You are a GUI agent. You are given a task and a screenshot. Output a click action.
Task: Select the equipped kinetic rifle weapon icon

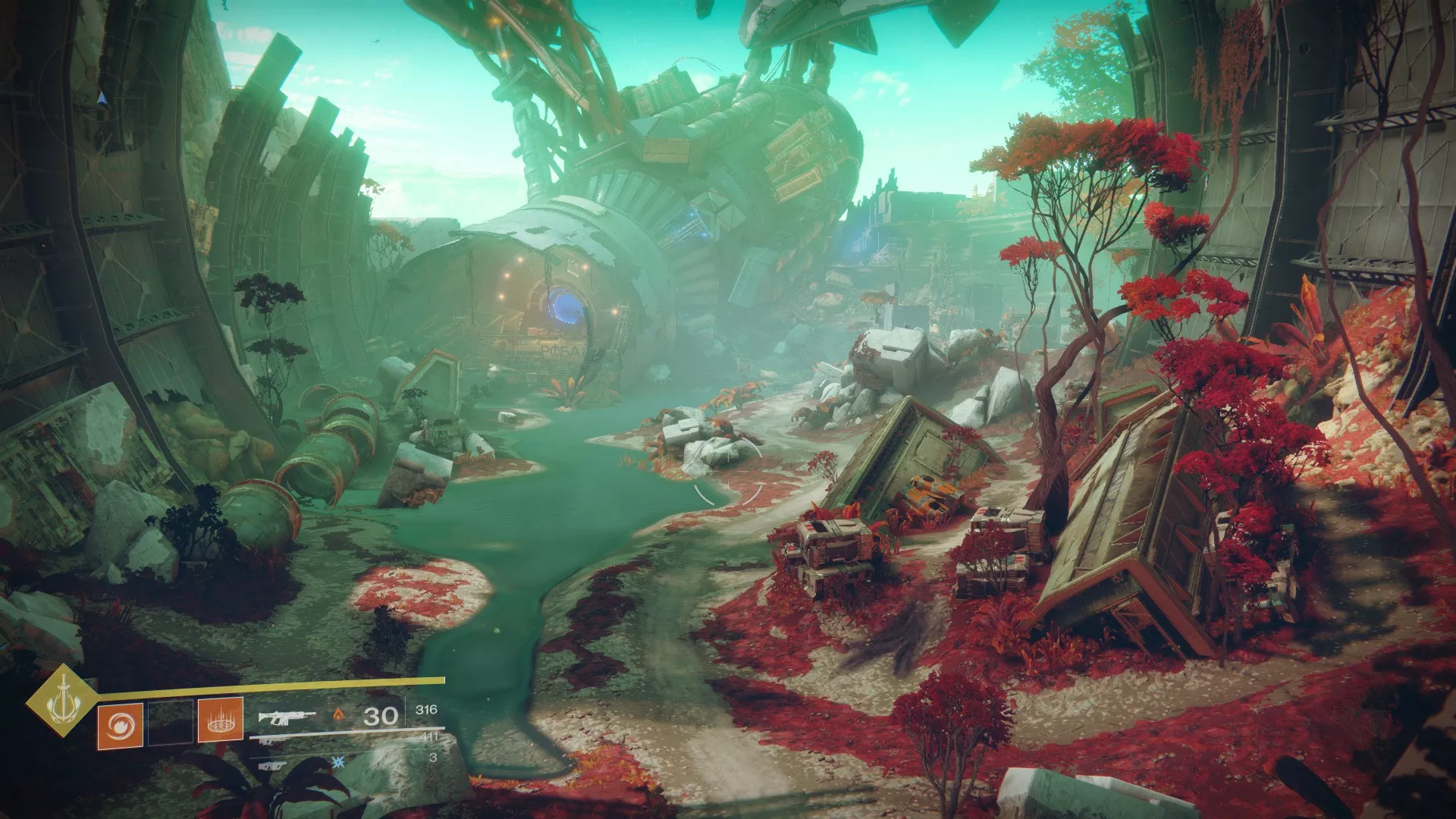tap(287, 717)
